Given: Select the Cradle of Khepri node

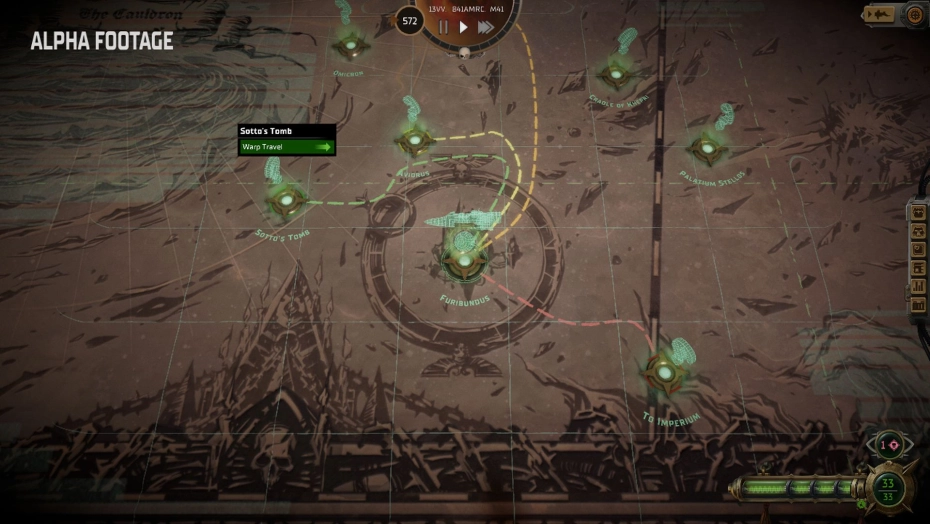Looking at the screenshot, I should pyautogui.click(x=616, y=72).
